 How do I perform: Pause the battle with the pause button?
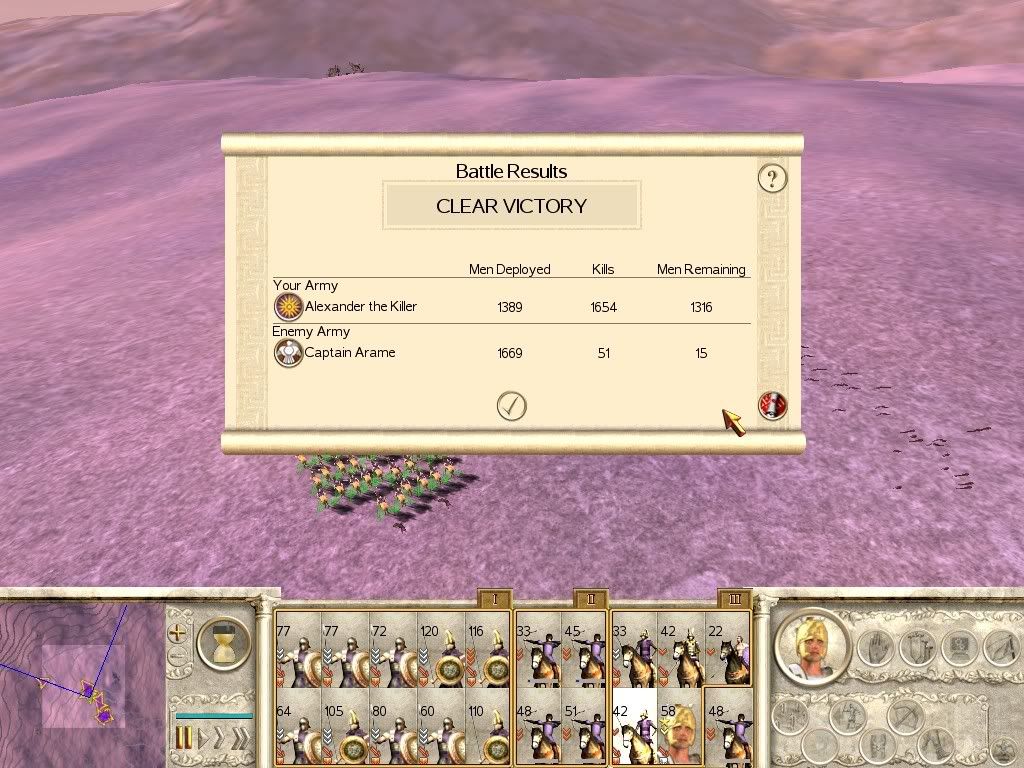(184, 738)
